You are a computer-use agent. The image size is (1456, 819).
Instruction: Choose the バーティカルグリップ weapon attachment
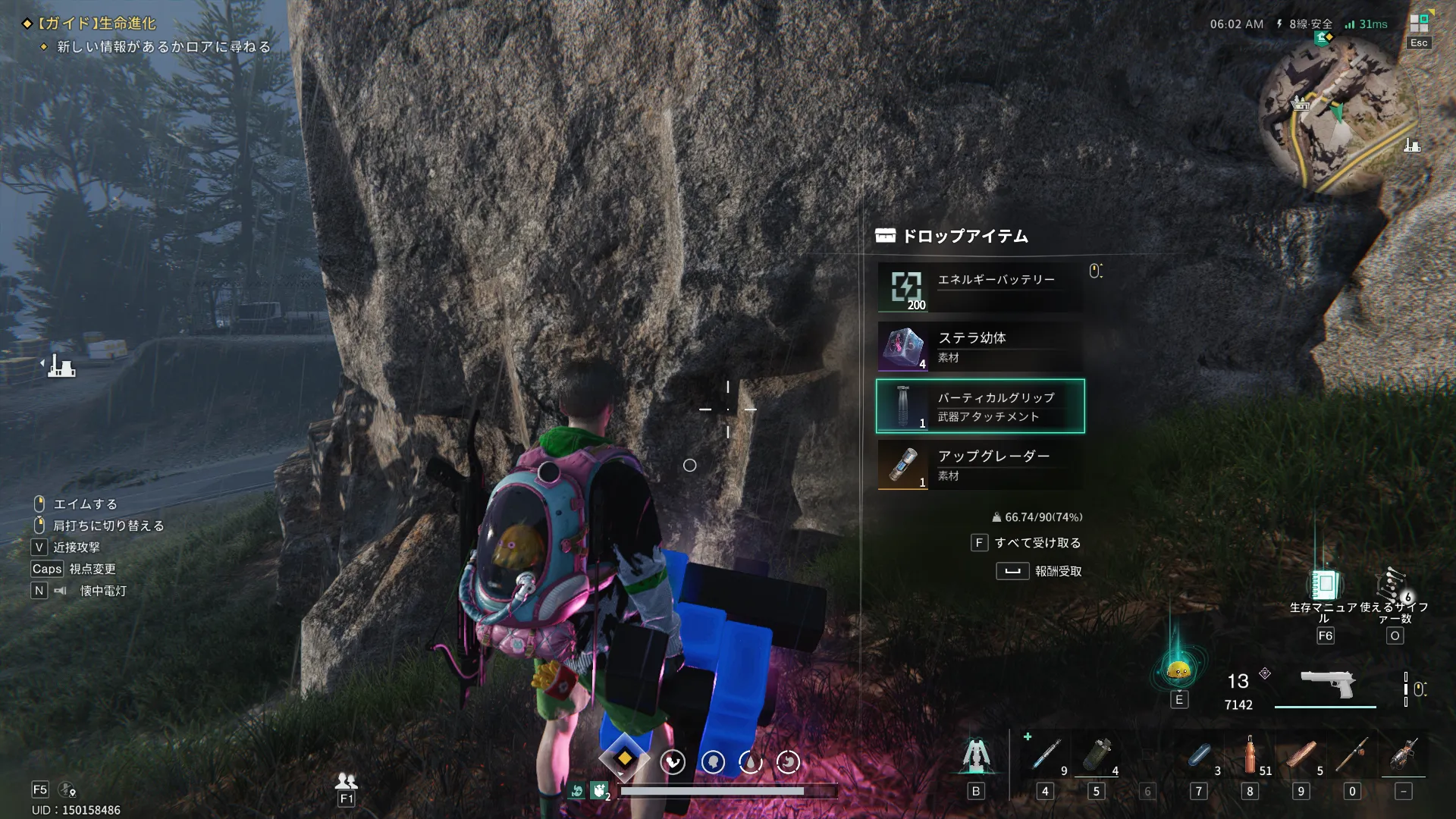[980, 406]
